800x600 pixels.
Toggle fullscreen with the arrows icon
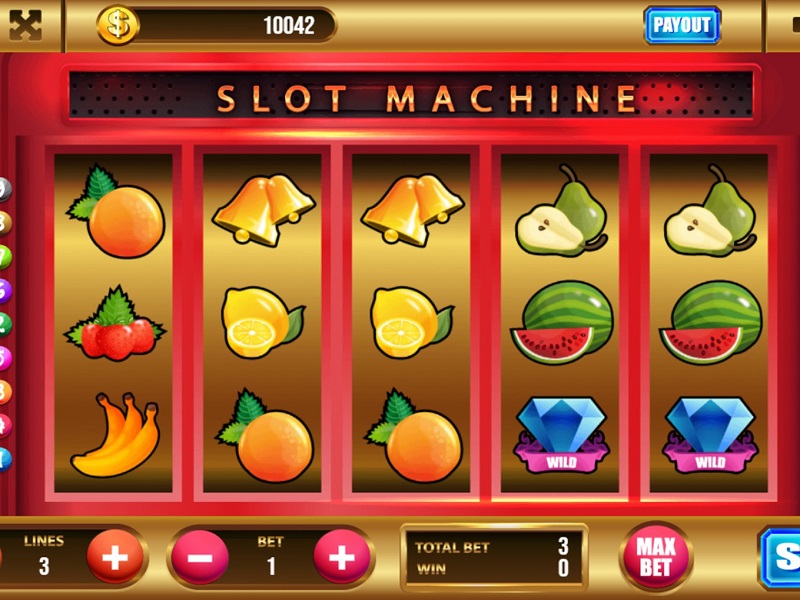[x=25, y=26]
